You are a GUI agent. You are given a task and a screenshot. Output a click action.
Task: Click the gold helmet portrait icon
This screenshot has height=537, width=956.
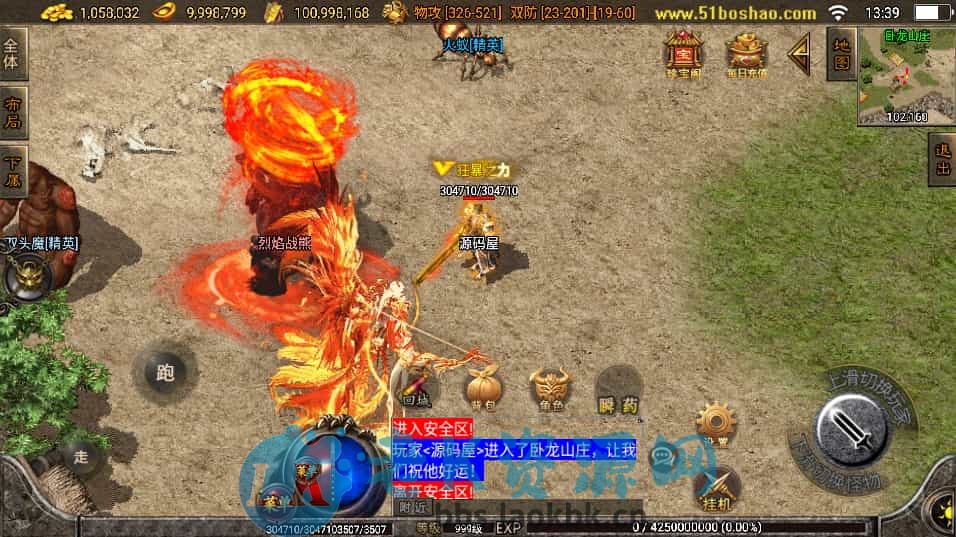point(24,277)
